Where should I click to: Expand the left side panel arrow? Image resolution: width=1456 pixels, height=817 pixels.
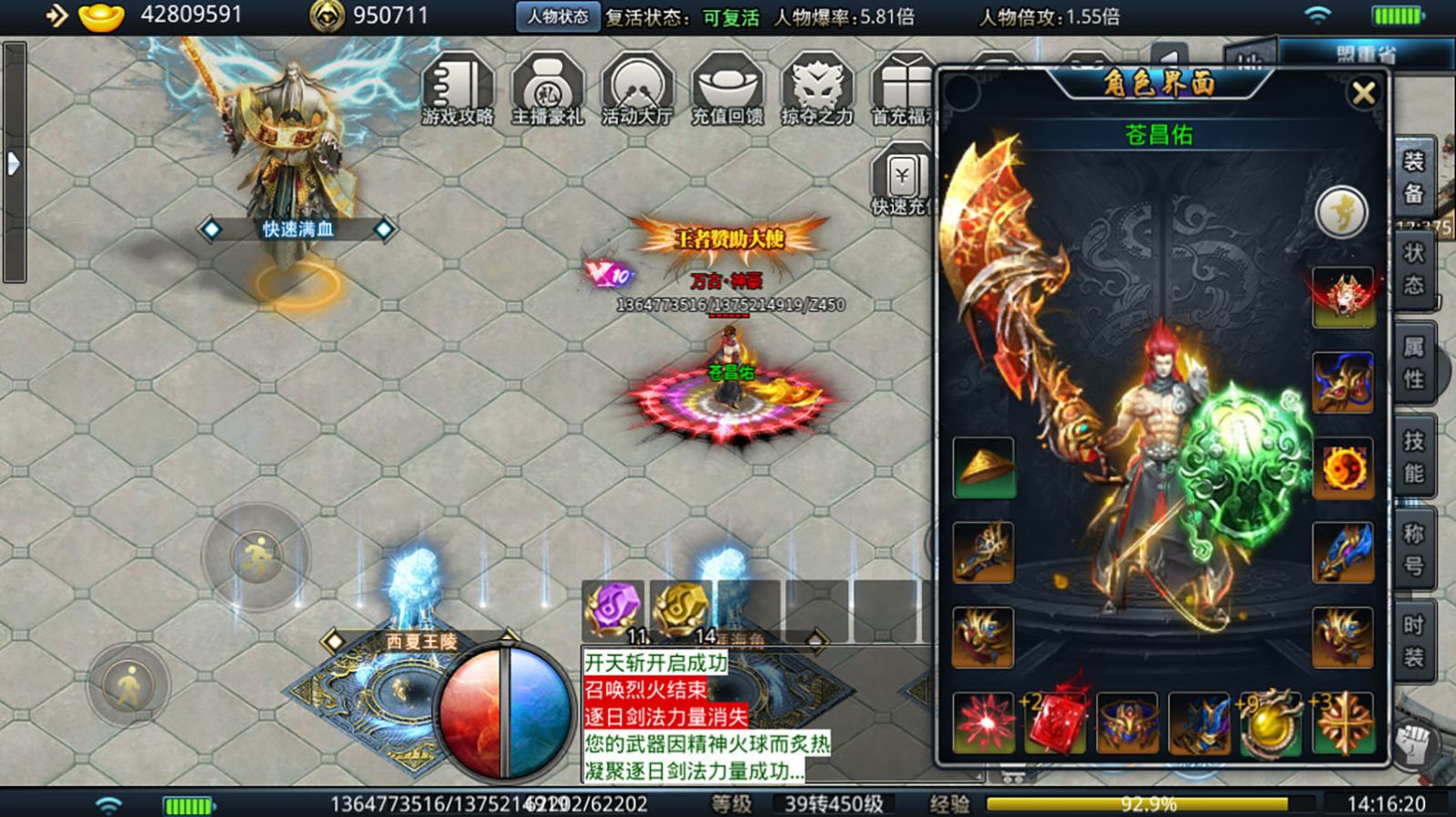click(14, 164)
